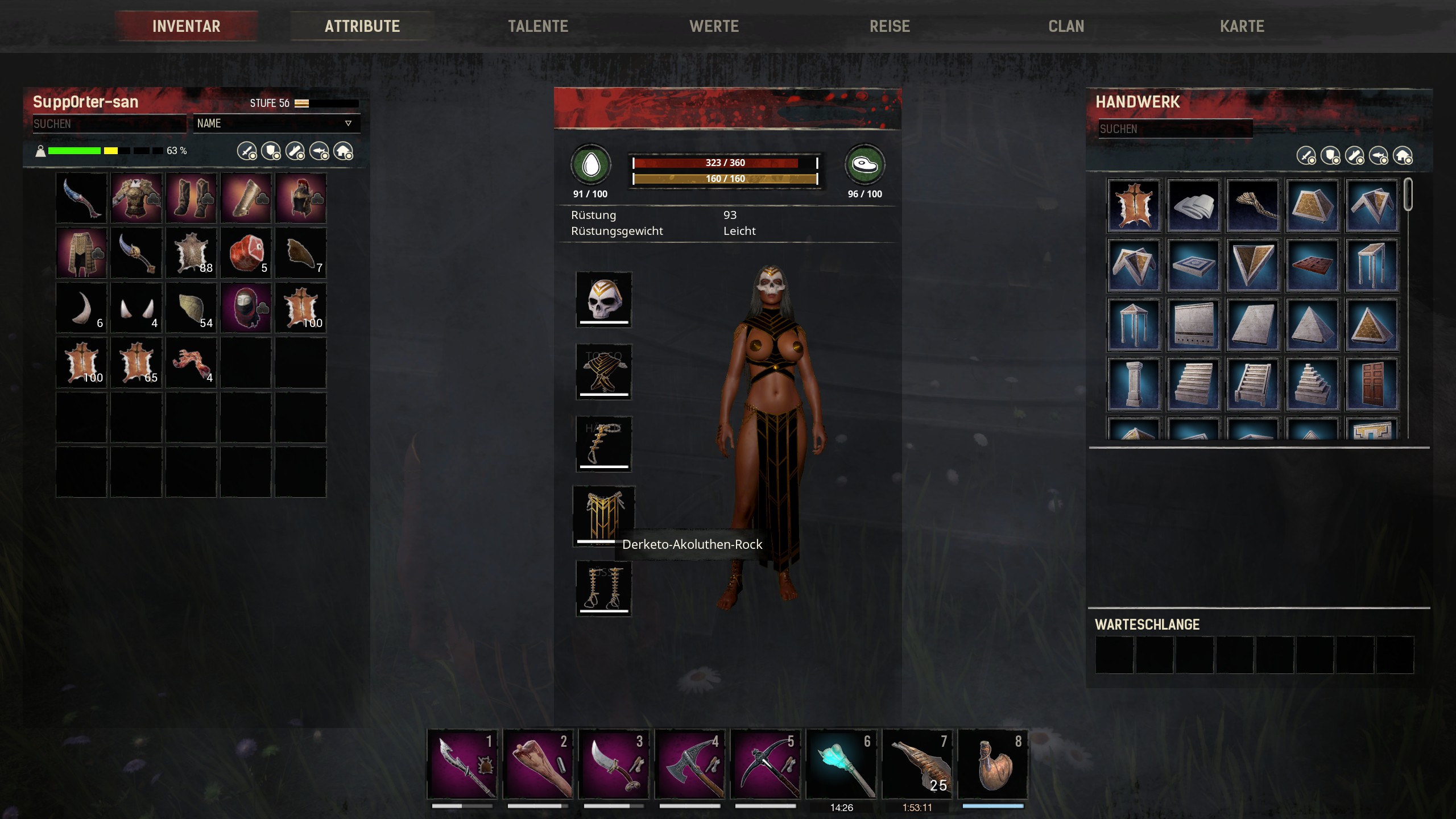Click the inventory Suchen search field
The width and height of the screenshot is (1456, 819).
click(109, 123)
